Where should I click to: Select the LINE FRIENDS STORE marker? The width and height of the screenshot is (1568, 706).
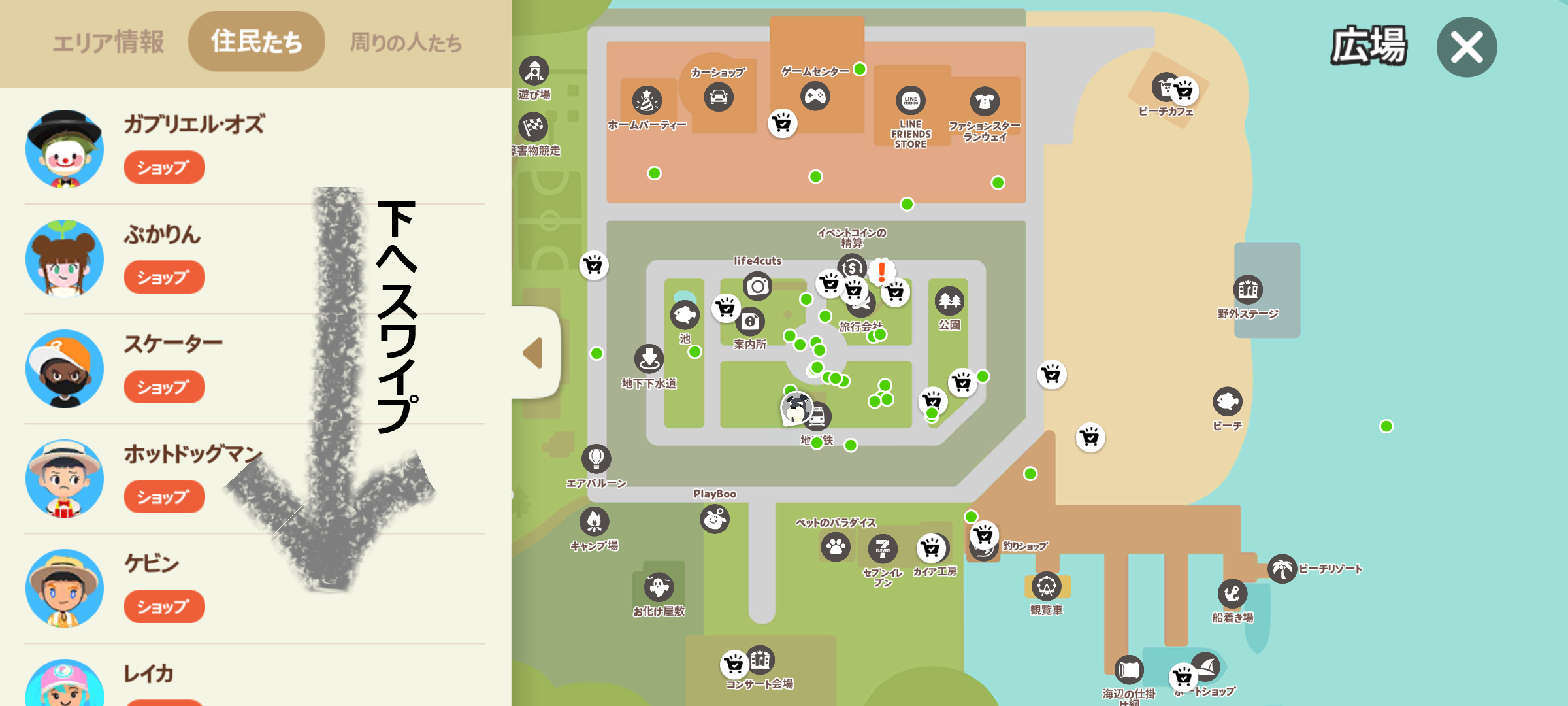point(910,101)
